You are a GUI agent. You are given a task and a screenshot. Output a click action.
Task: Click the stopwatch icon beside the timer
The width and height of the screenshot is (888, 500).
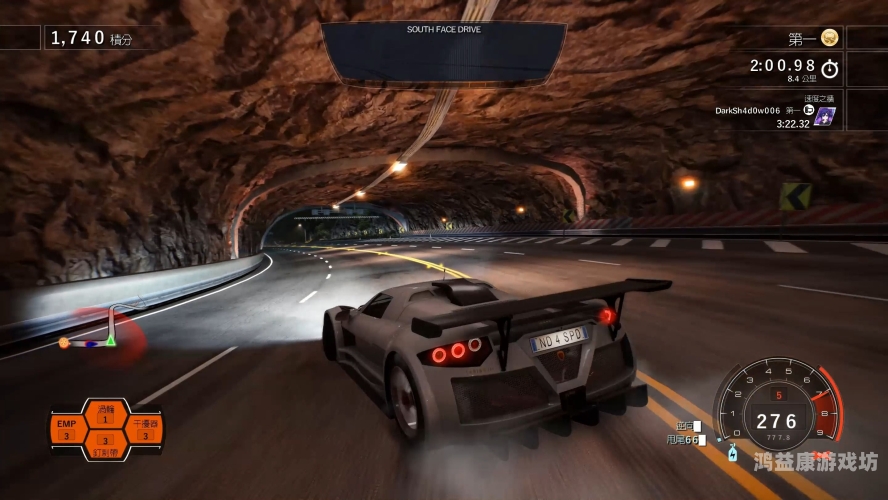829,68
